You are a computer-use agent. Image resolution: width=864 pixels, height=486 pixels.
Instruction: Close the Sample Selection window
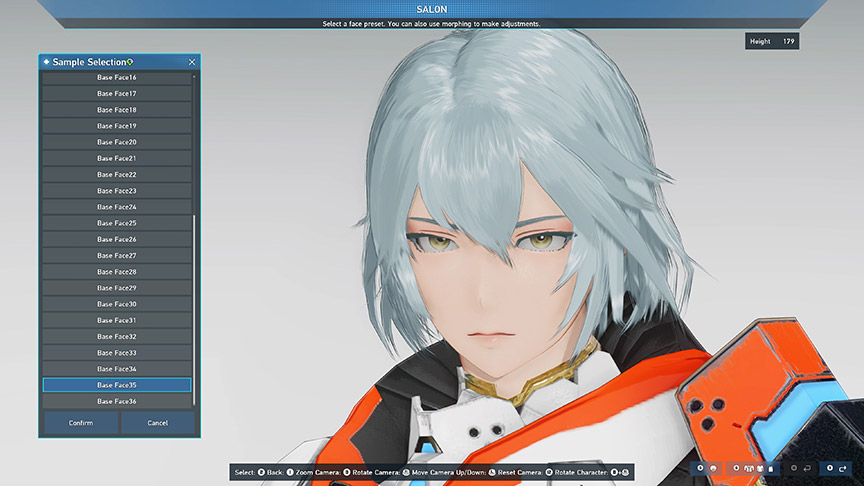tap(192, 62)
